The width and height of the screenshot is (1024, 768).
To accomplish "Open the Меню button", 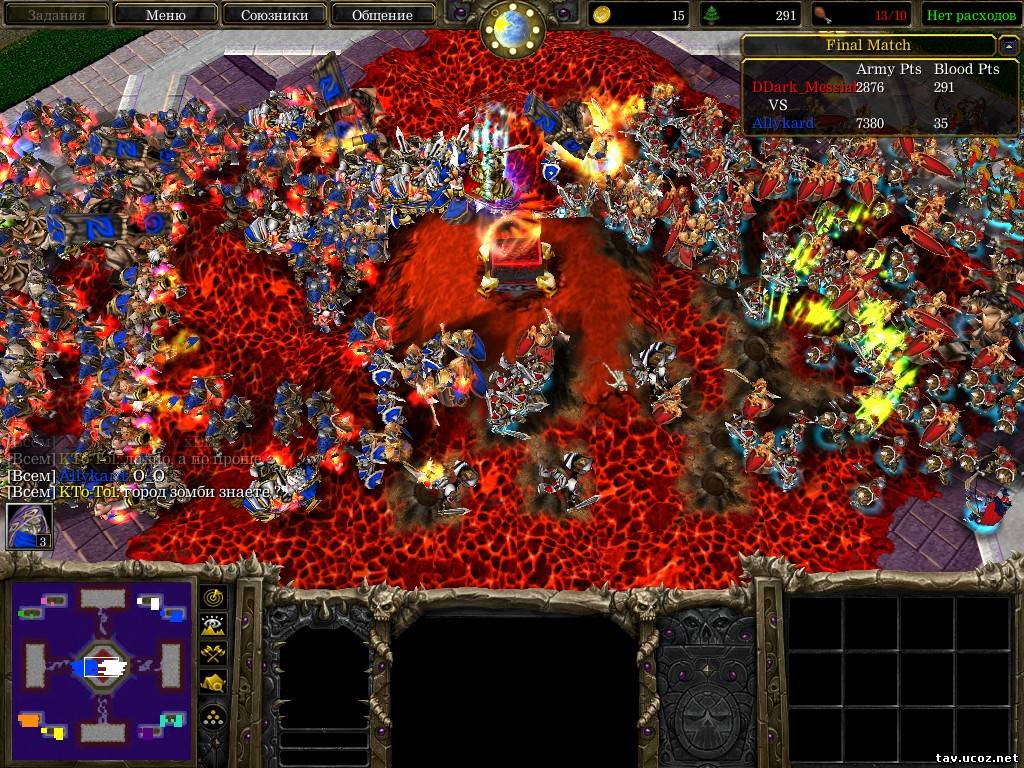I will click(x=165, y=15).
